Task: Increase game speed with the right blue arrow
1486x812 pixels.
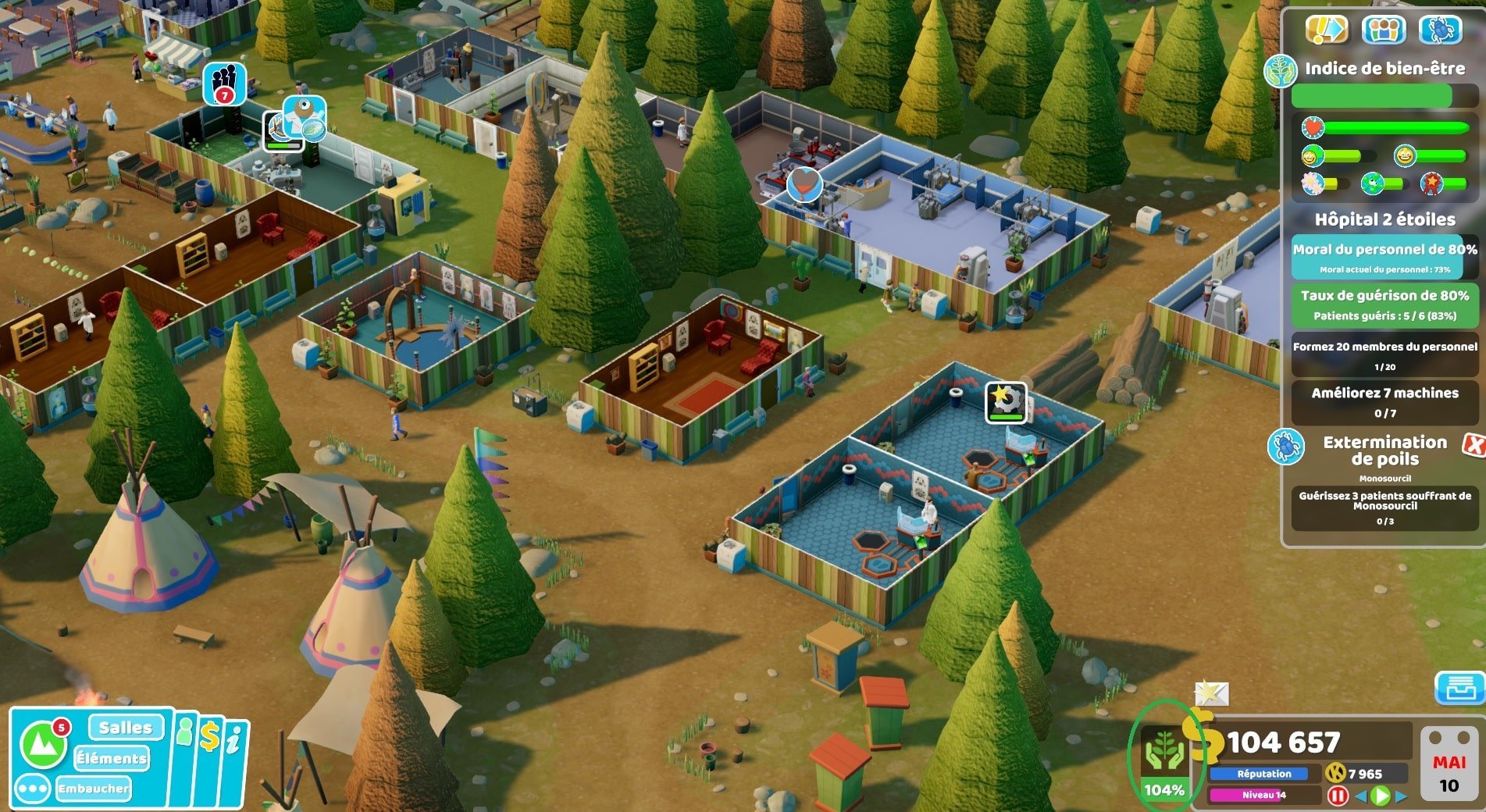Action: 1402,796
